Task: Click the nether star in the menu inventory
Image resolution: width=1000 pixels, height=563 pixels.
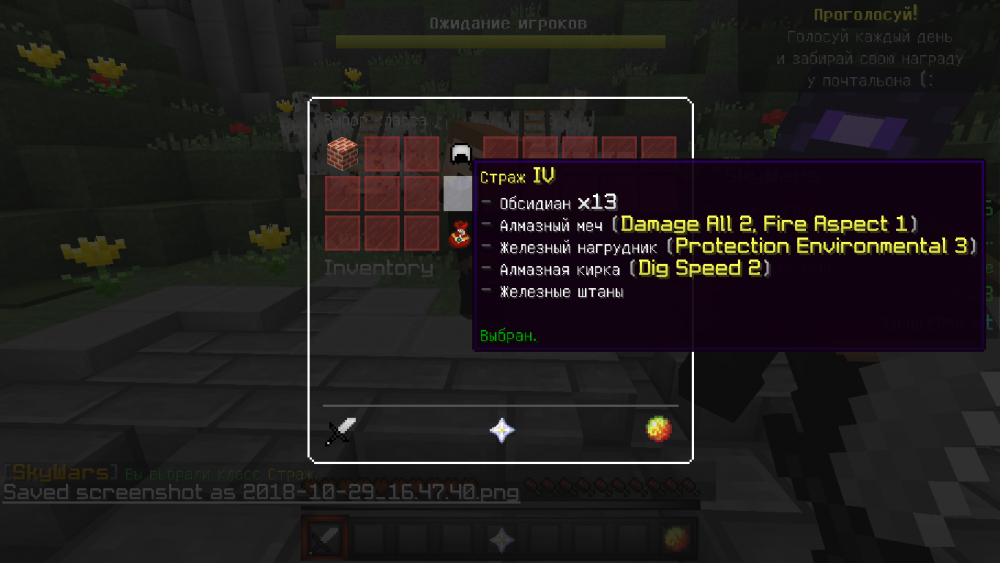Action: point(501,431)
